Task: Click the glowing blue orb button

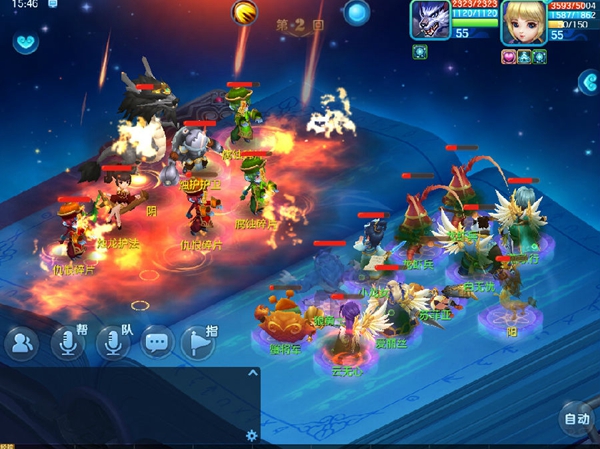Action: (x=357, y=13)
